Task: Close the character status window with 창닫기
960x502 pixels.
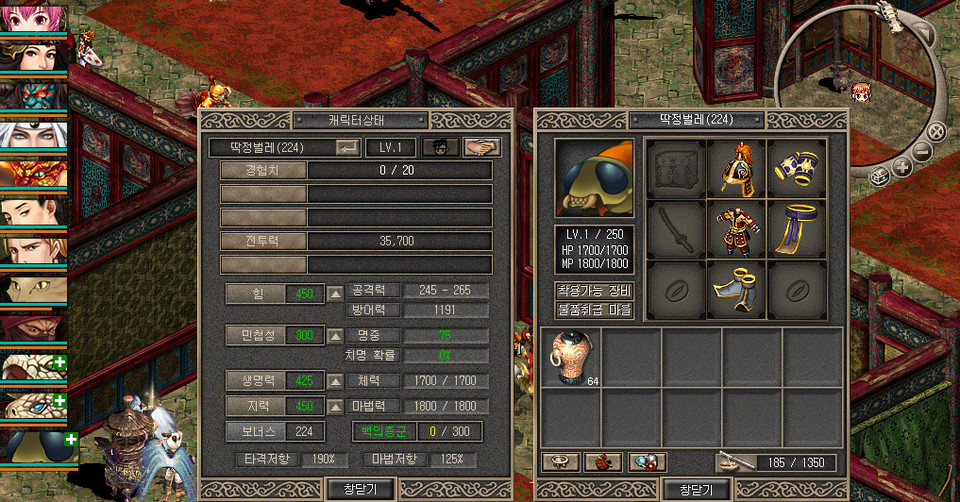Action: point(360,489)
